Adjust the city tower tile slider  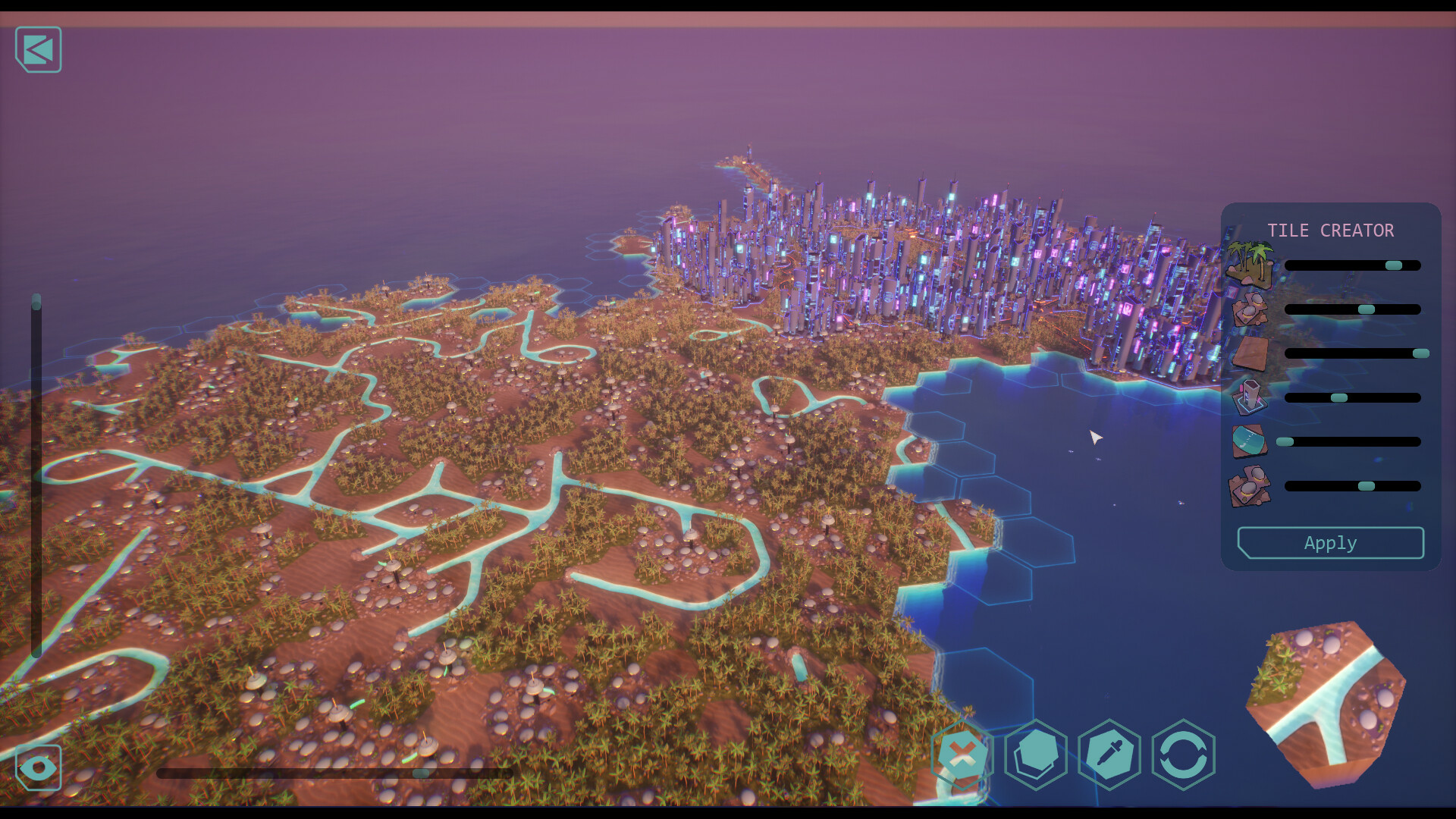[1338, 397]
